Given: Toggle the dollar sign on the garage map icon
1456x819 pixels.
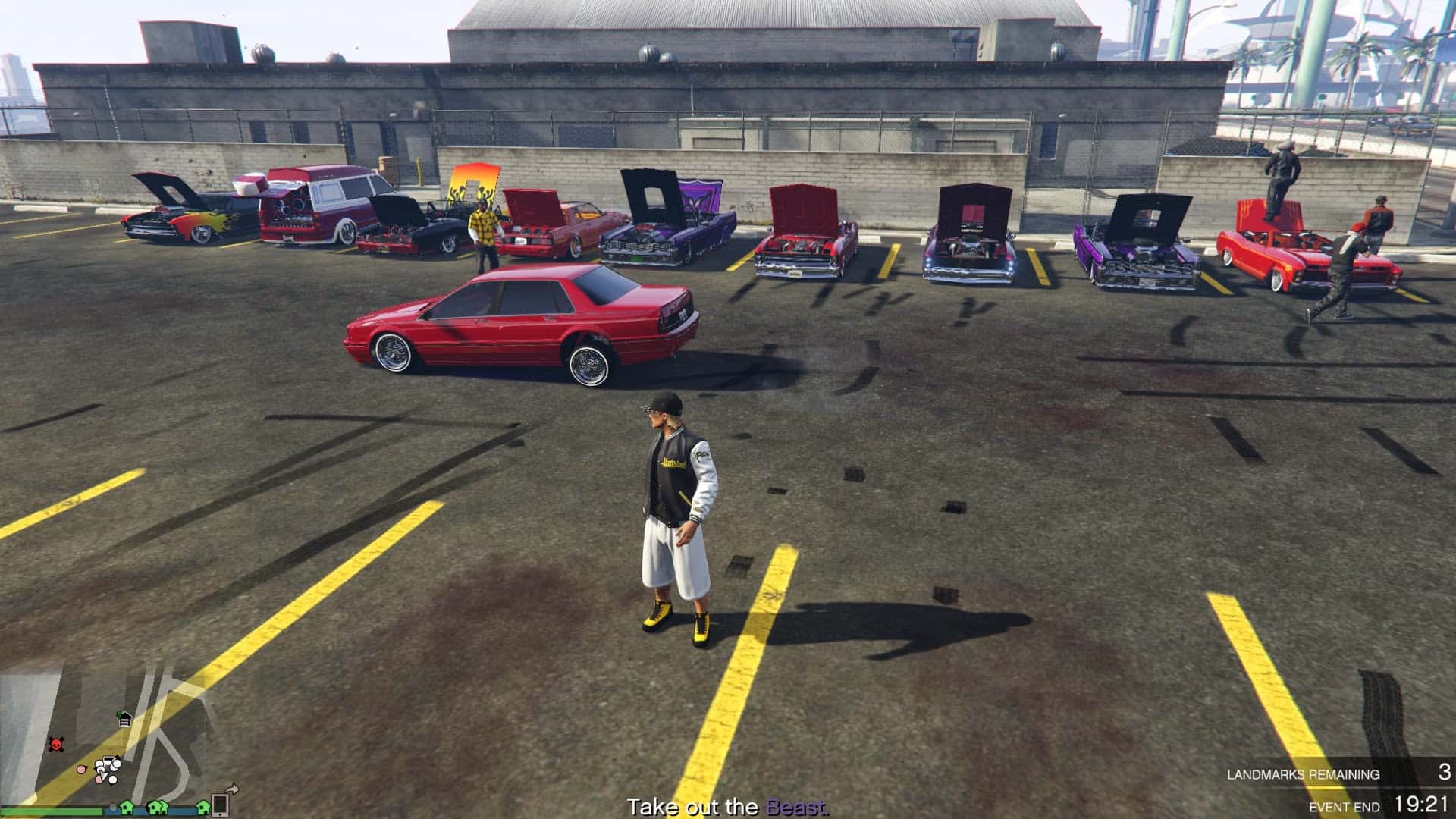Looking at the screenshot, I should (119, 715).
